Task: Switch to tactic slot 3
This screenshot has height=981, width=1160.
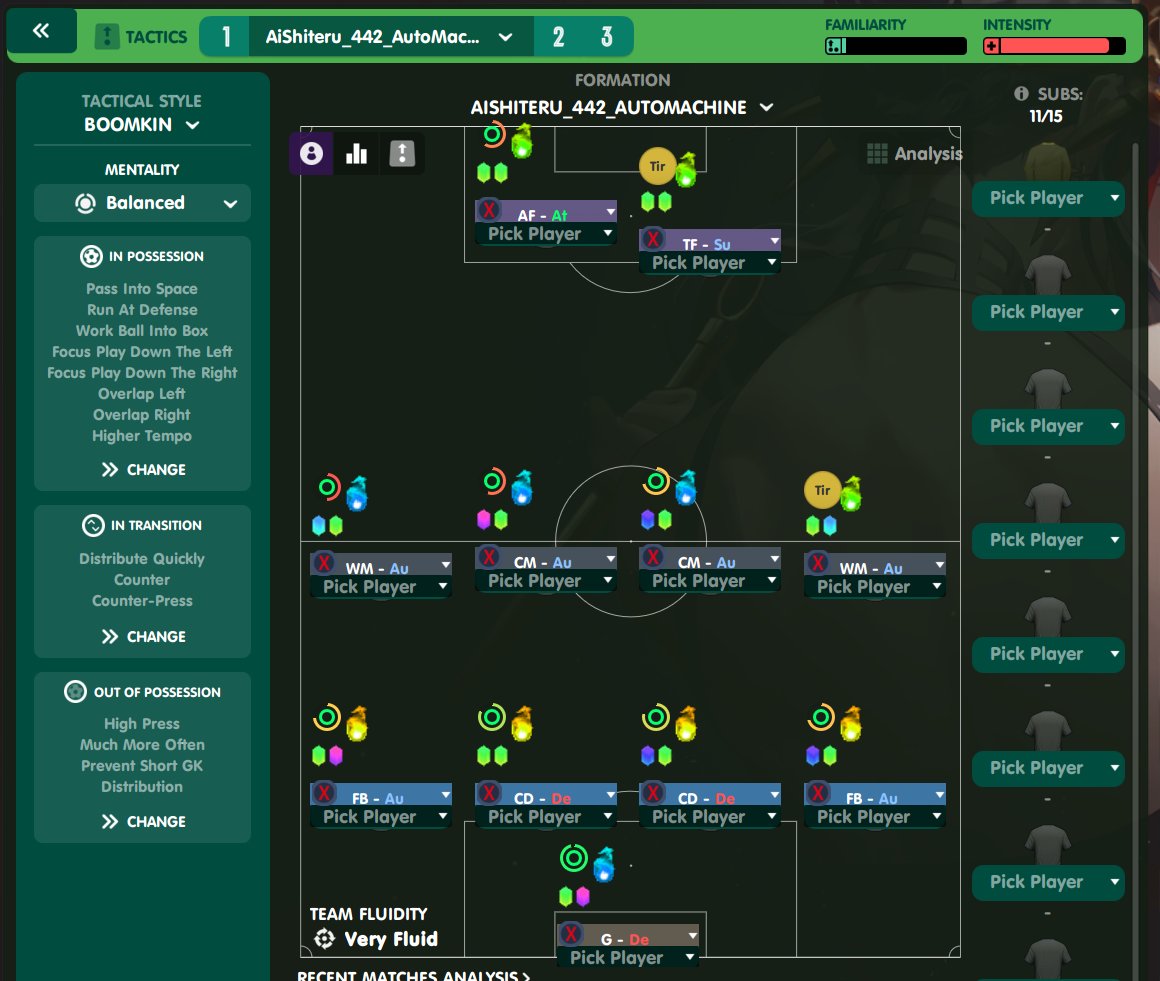Action: point(606,37)
